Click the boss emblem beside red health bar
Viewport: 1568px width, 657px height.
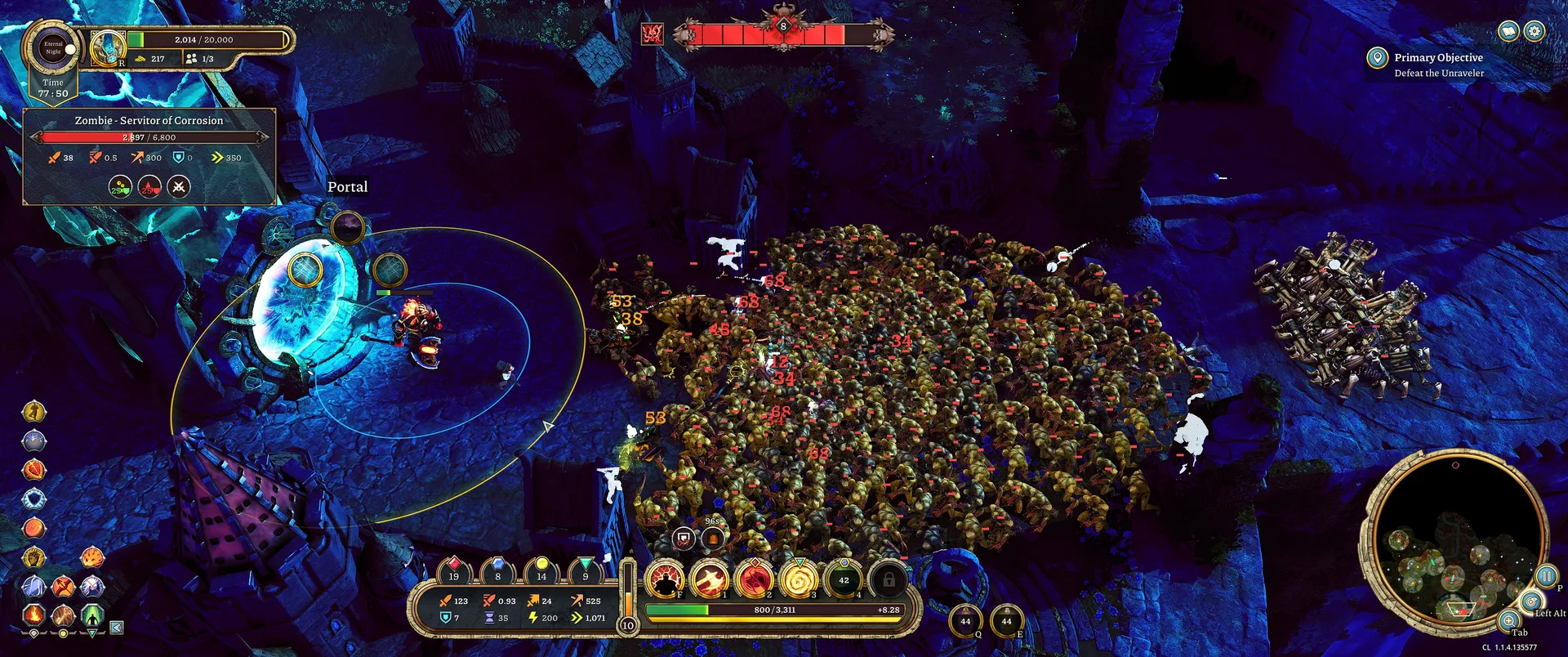point(652,34)
